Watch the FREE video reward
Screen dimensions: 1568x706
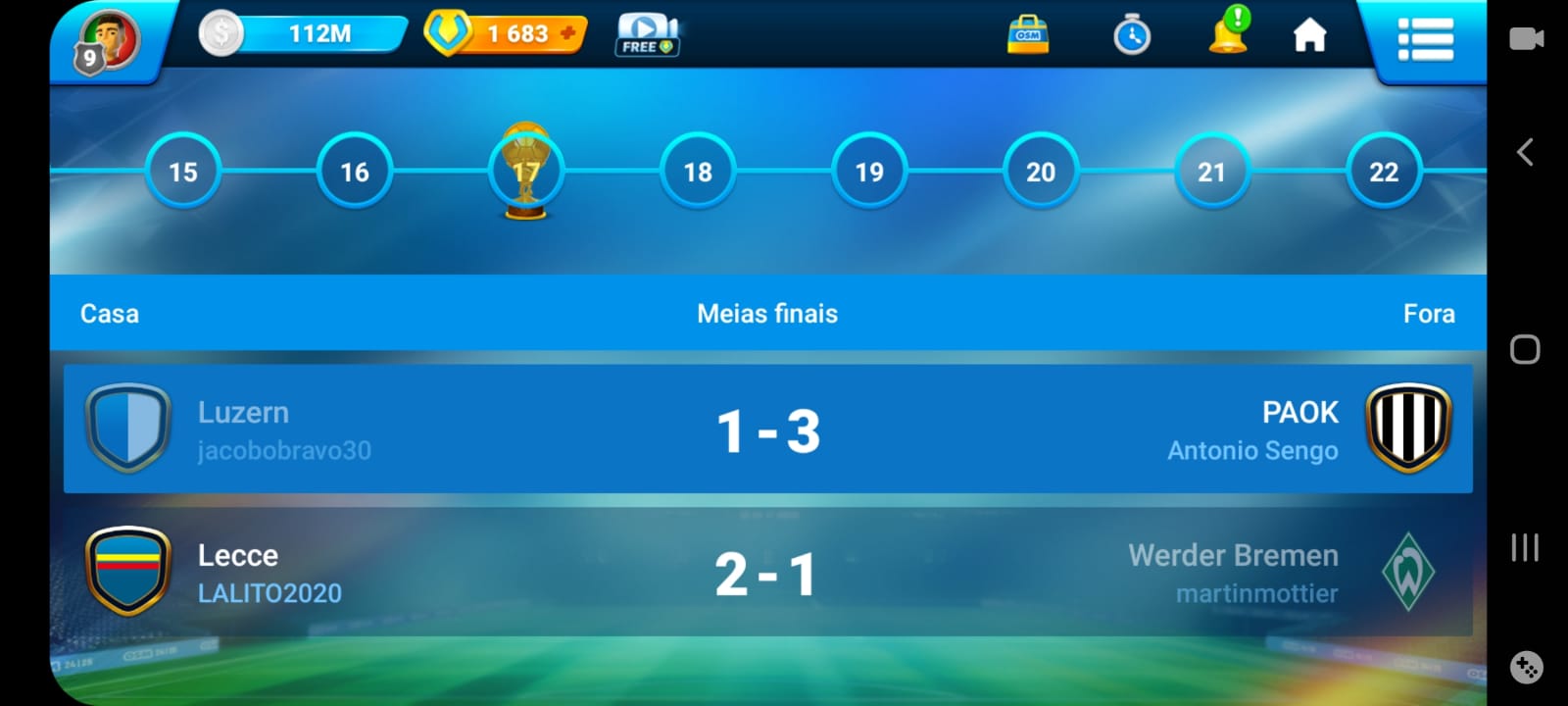click(x=647, y=35)
